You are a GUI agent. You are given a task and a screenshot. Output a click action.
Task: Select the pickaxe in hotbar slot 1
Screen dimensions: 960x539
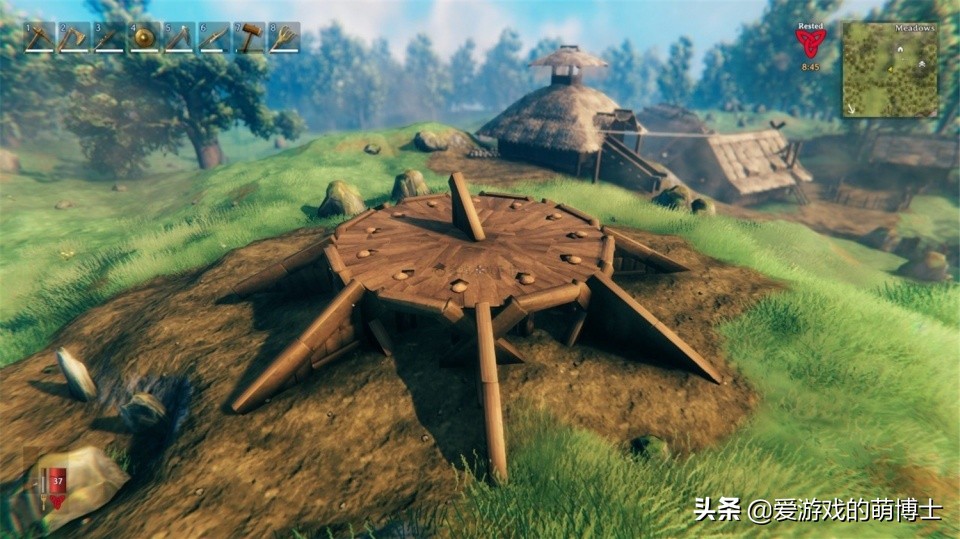pyautogui.click(x=39, y=37)
